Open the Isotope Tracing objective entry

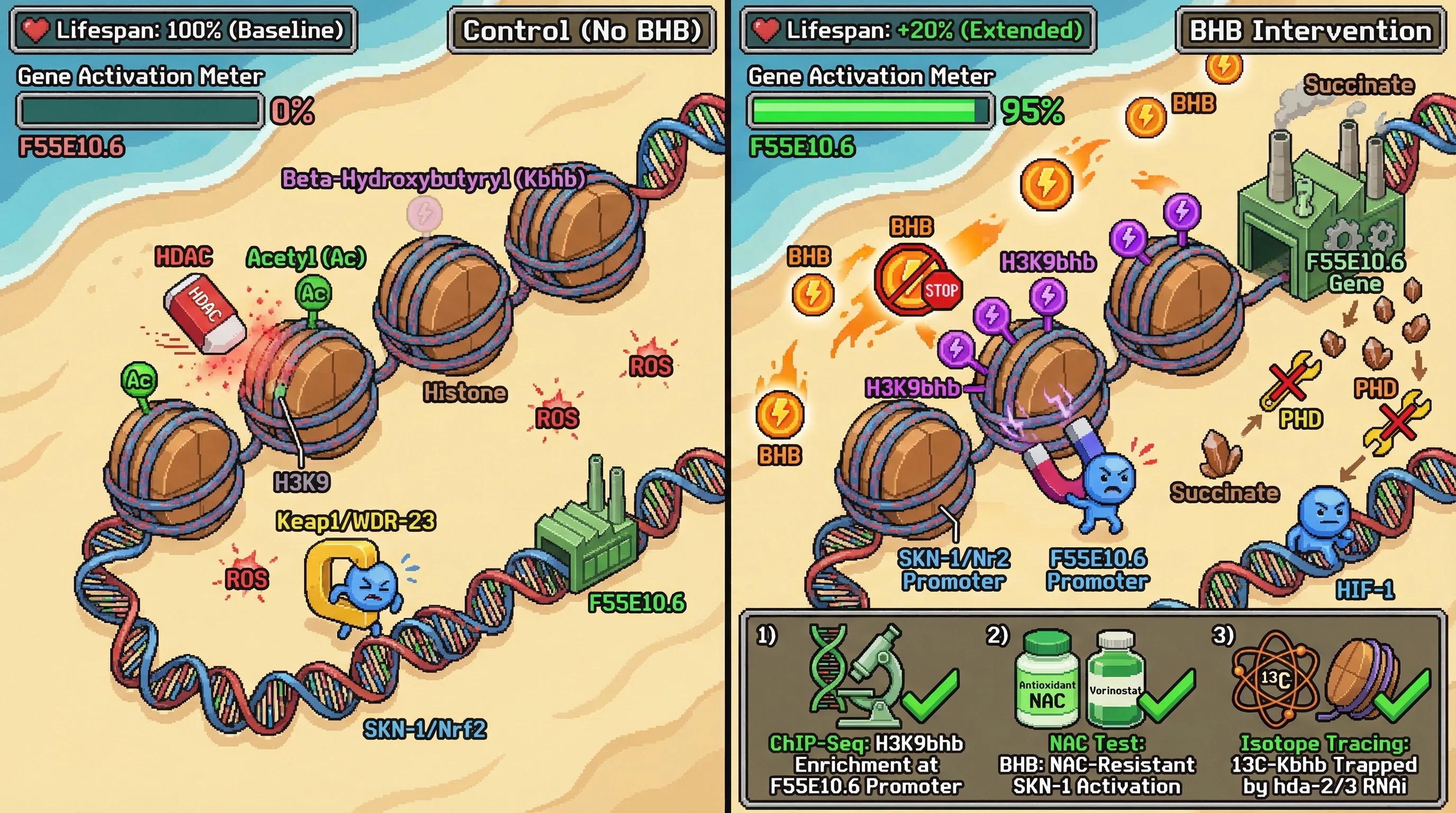[1324, 764]
